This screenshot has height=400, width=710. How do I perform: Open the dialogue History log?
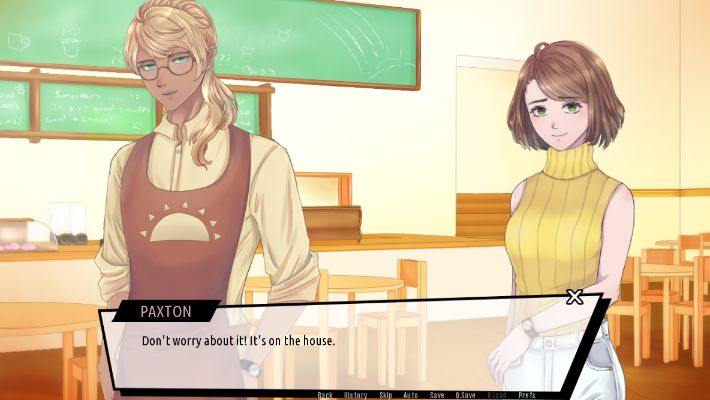(x=355, y=395)
